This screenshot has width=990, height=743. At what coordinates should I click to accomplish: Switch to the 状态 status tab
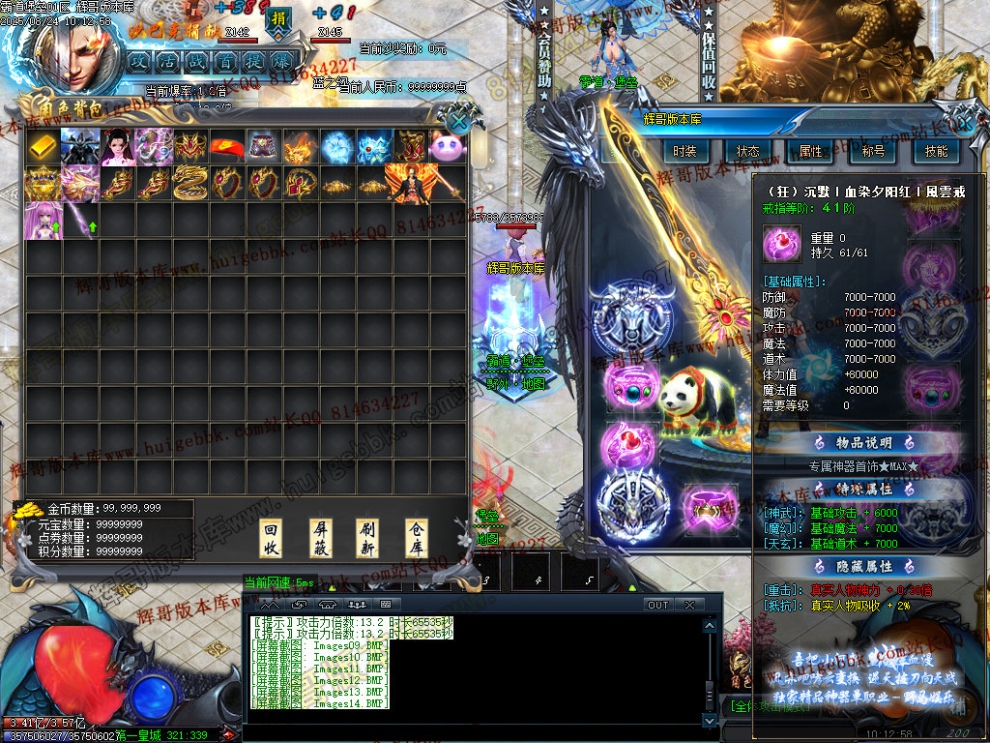point(747,152)
